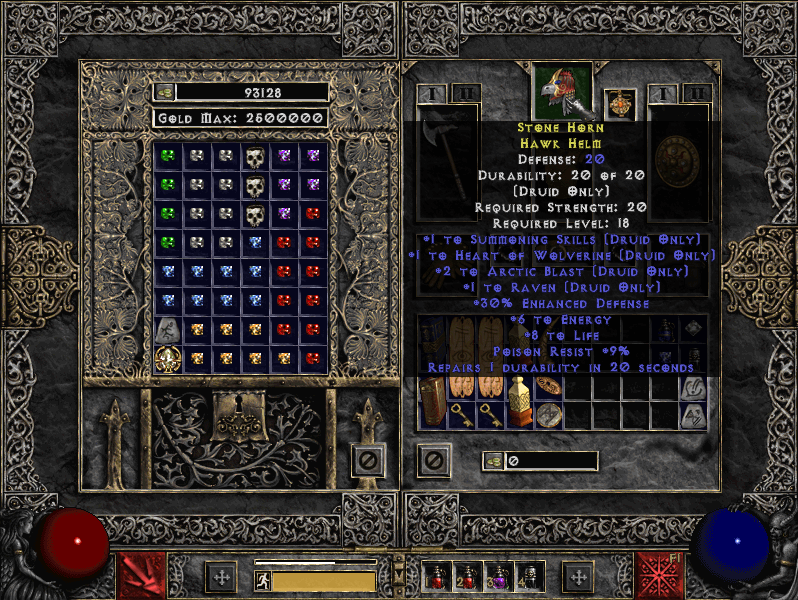
Task: Click the inventory gold drop button
Action: tap(494, 461)
